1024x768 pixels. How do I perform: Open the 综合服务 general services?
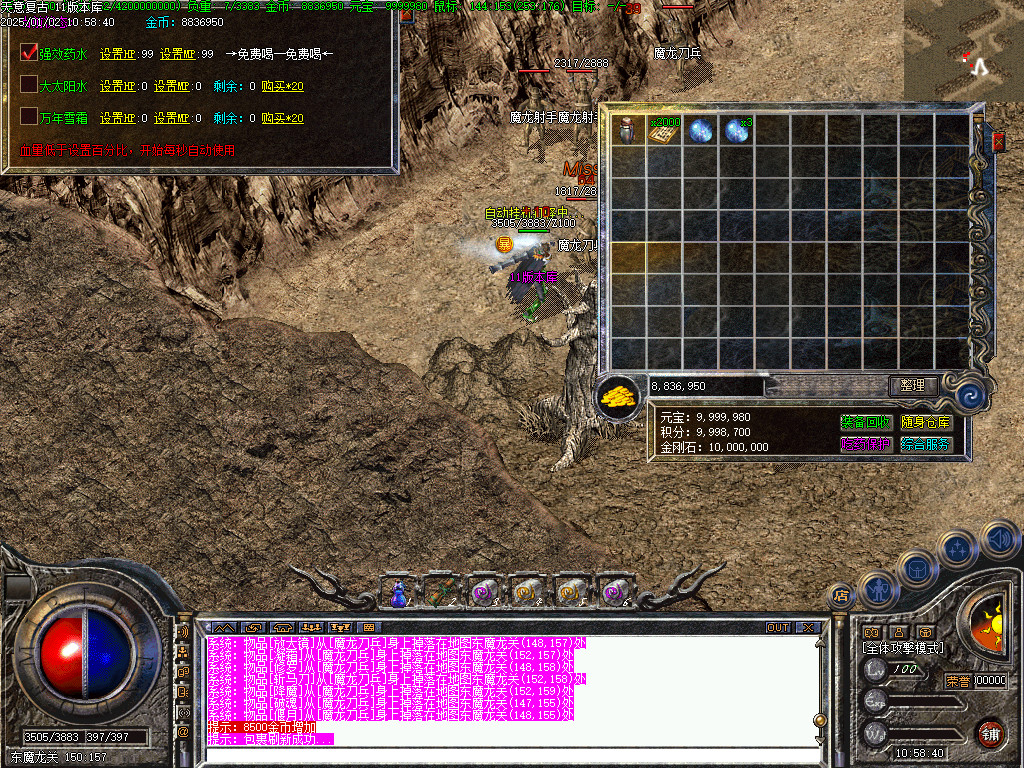coord(926,444)
